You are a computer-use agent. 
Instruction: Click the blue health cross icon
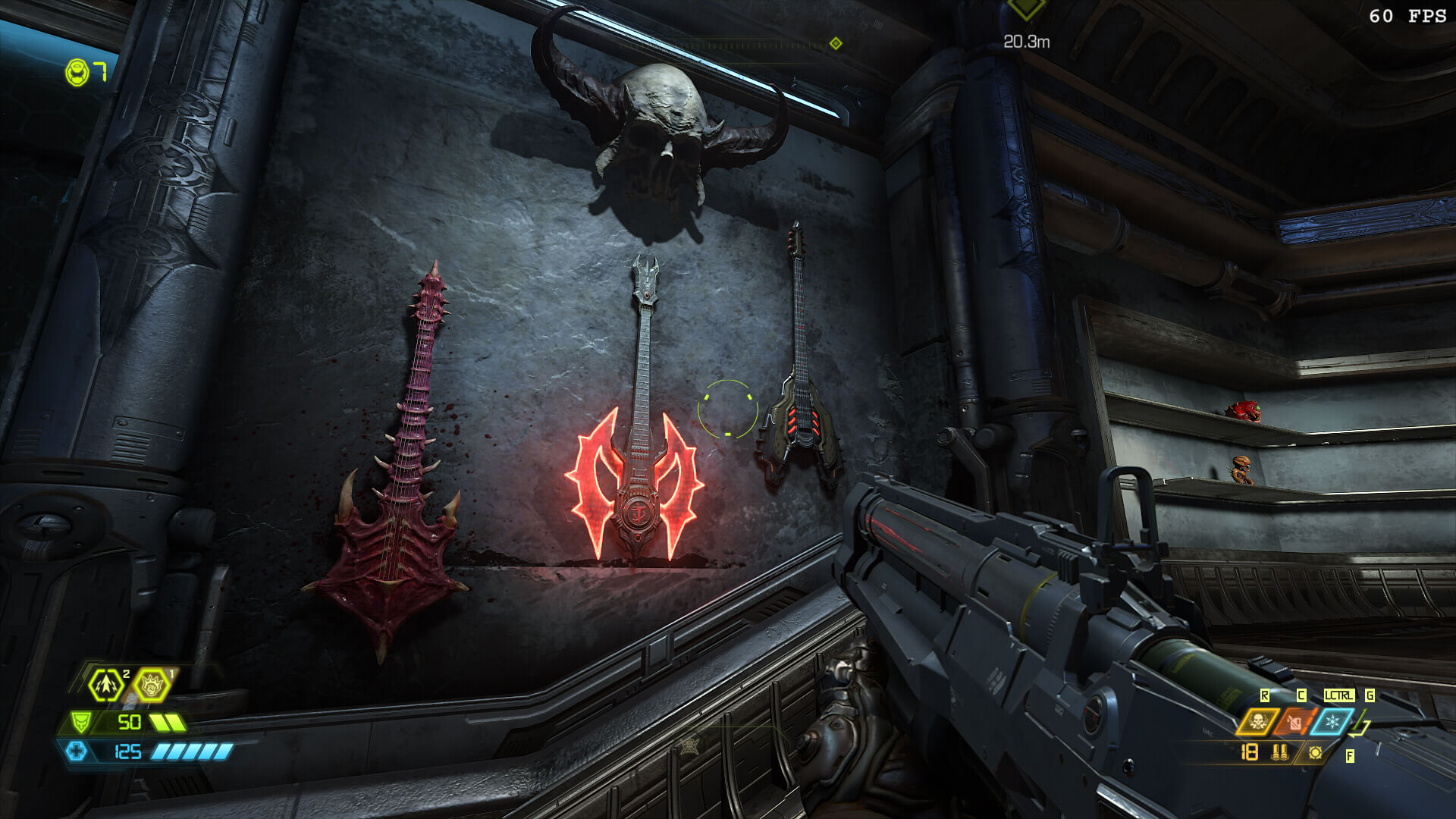coord(77,752)
